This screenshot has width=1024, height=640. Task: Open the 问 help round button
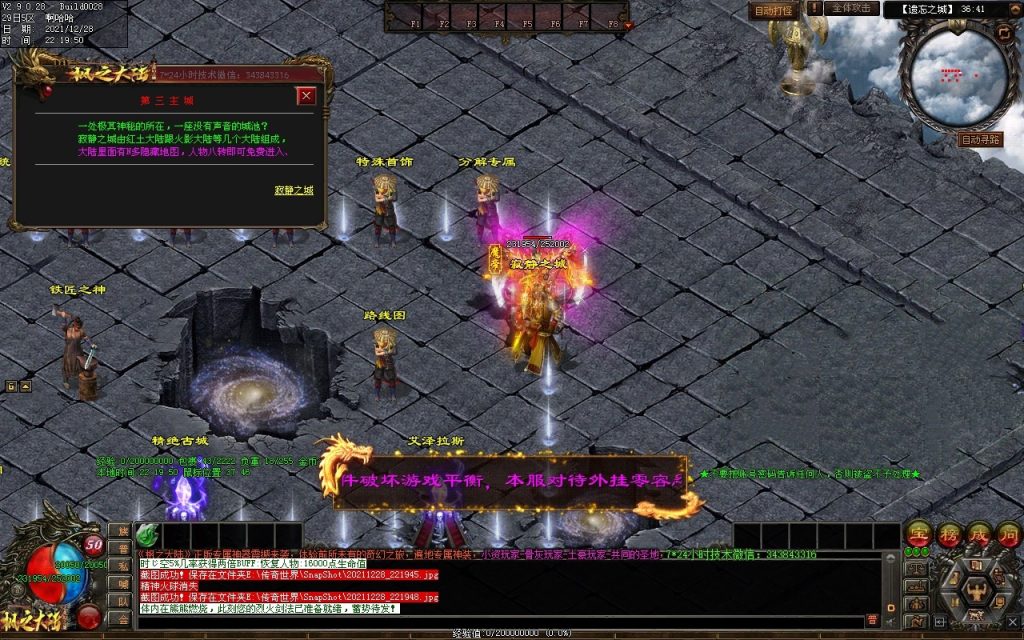1006,533
